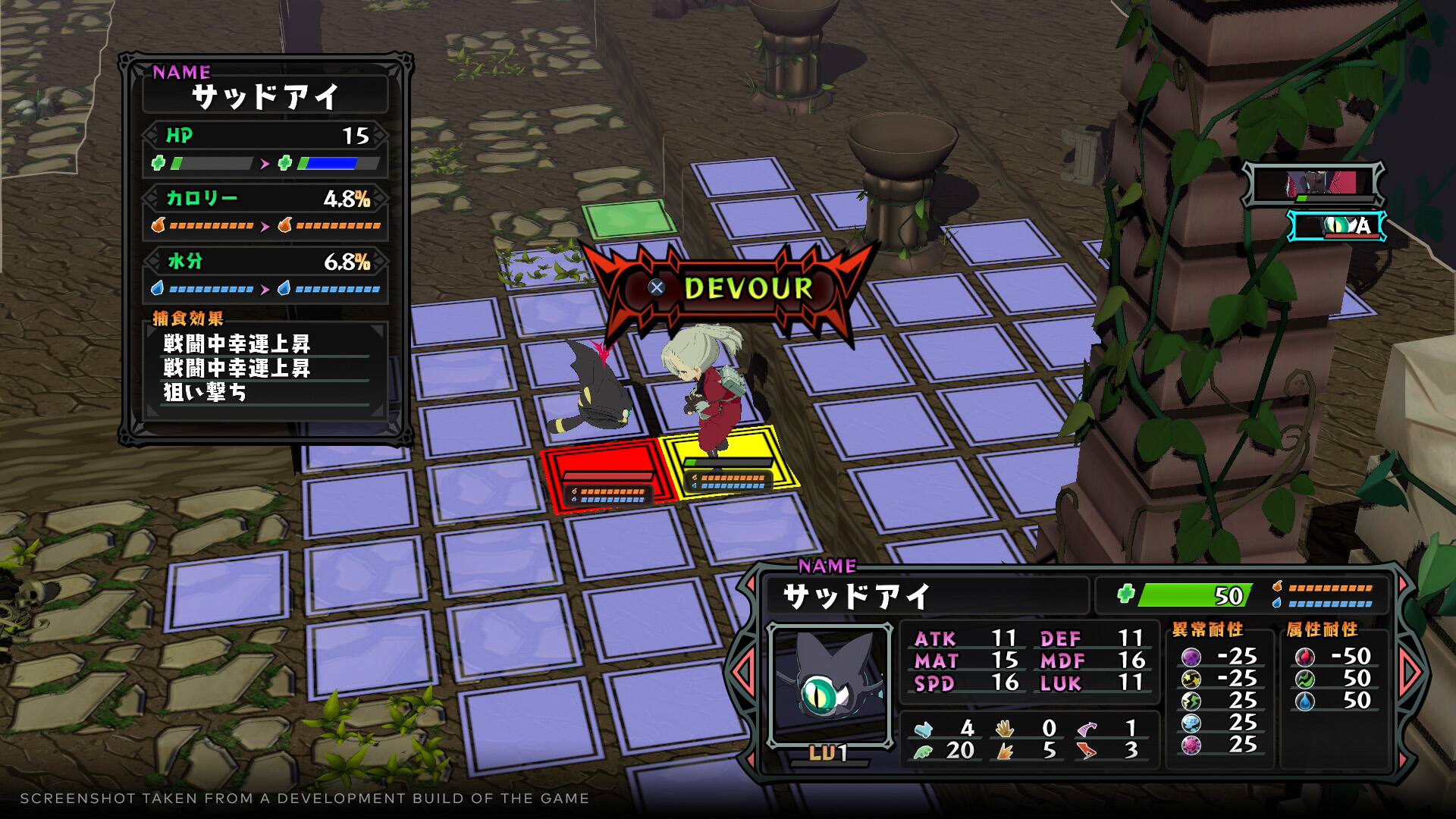Click the yellow hand icon showing 0

click(1005, 729)
